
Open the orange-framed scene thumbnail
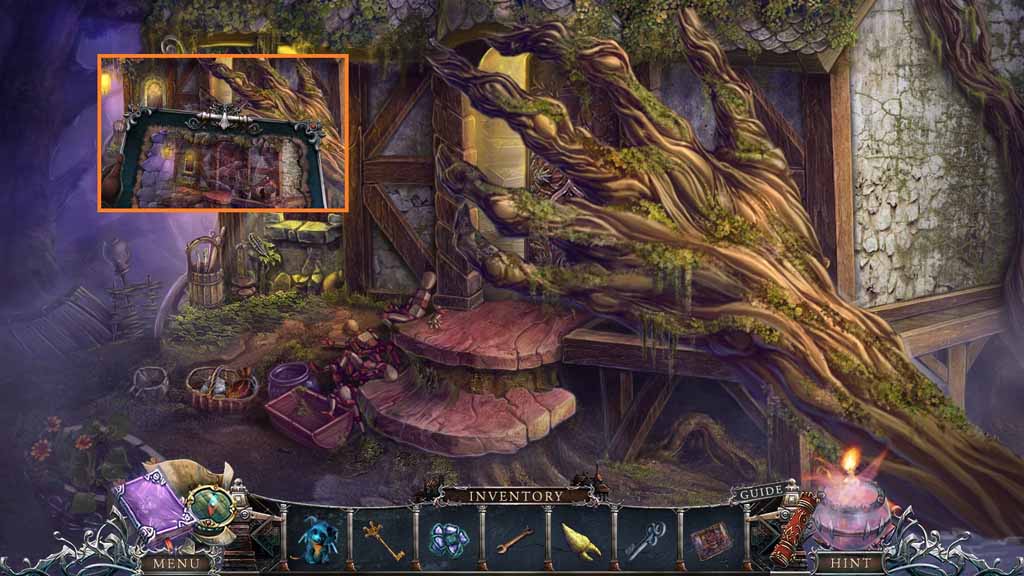click(x=223, y=133)
